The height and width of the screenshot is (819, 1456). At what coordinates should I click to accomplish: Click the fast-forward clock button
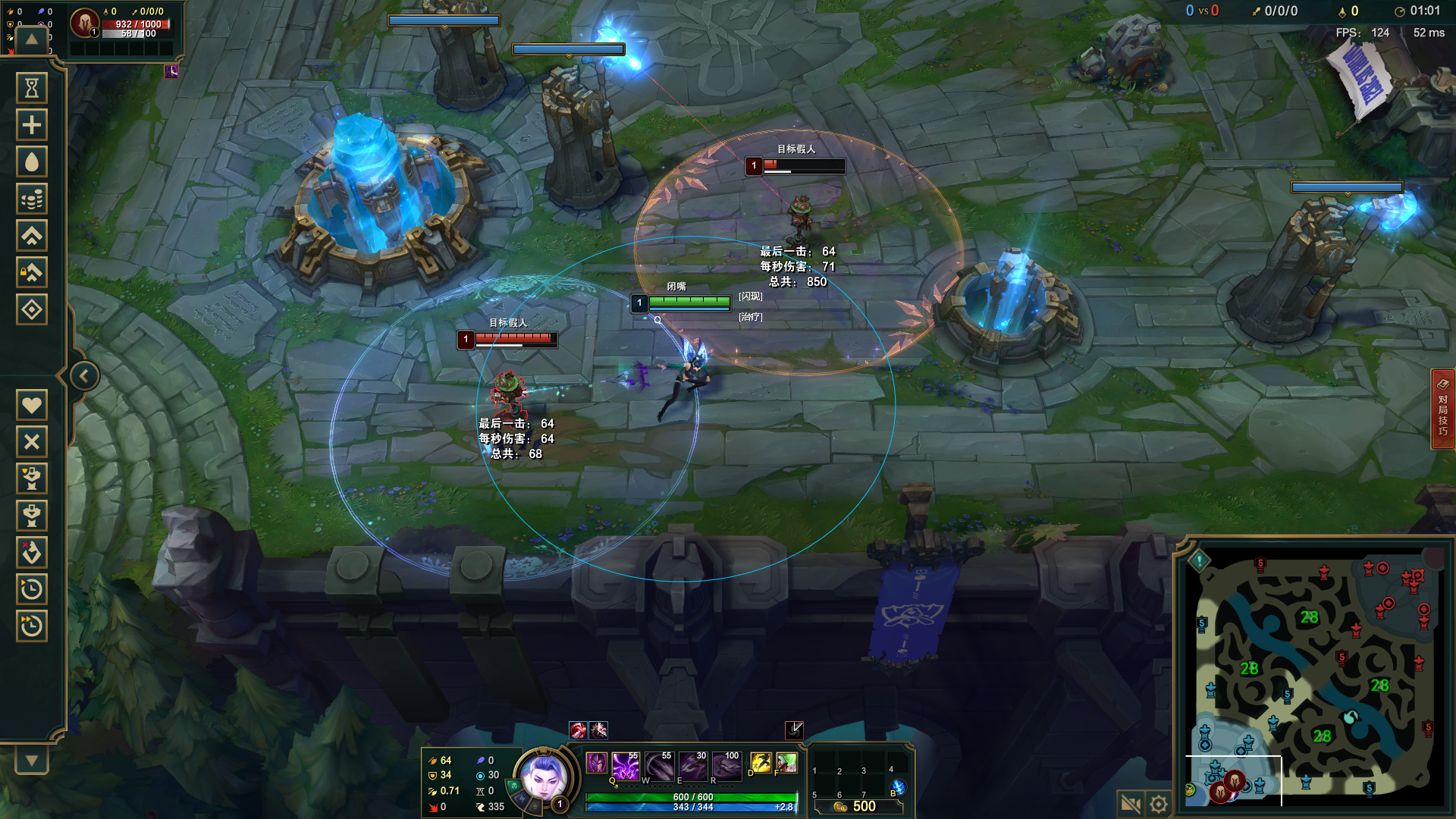click(32, 626)
